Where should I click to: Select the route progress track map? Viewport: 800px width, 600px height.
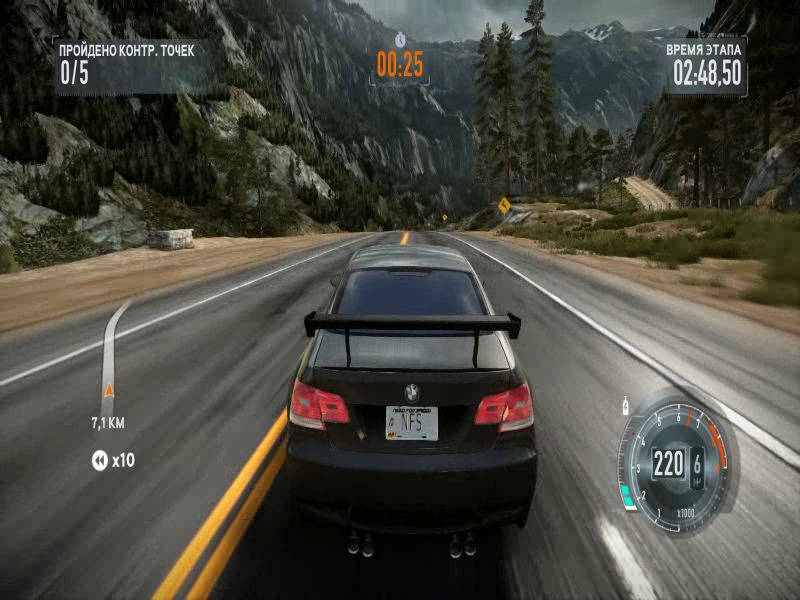tap(109, 350)
